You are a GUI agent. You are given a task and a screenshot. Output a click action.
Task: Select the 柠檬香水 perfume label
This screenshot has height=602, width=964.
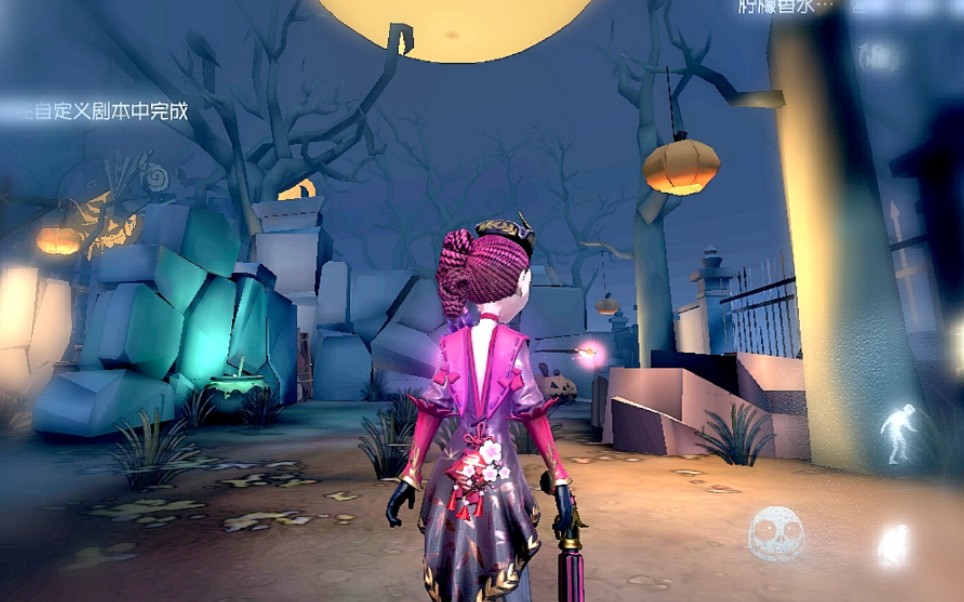tap(782, 8)
